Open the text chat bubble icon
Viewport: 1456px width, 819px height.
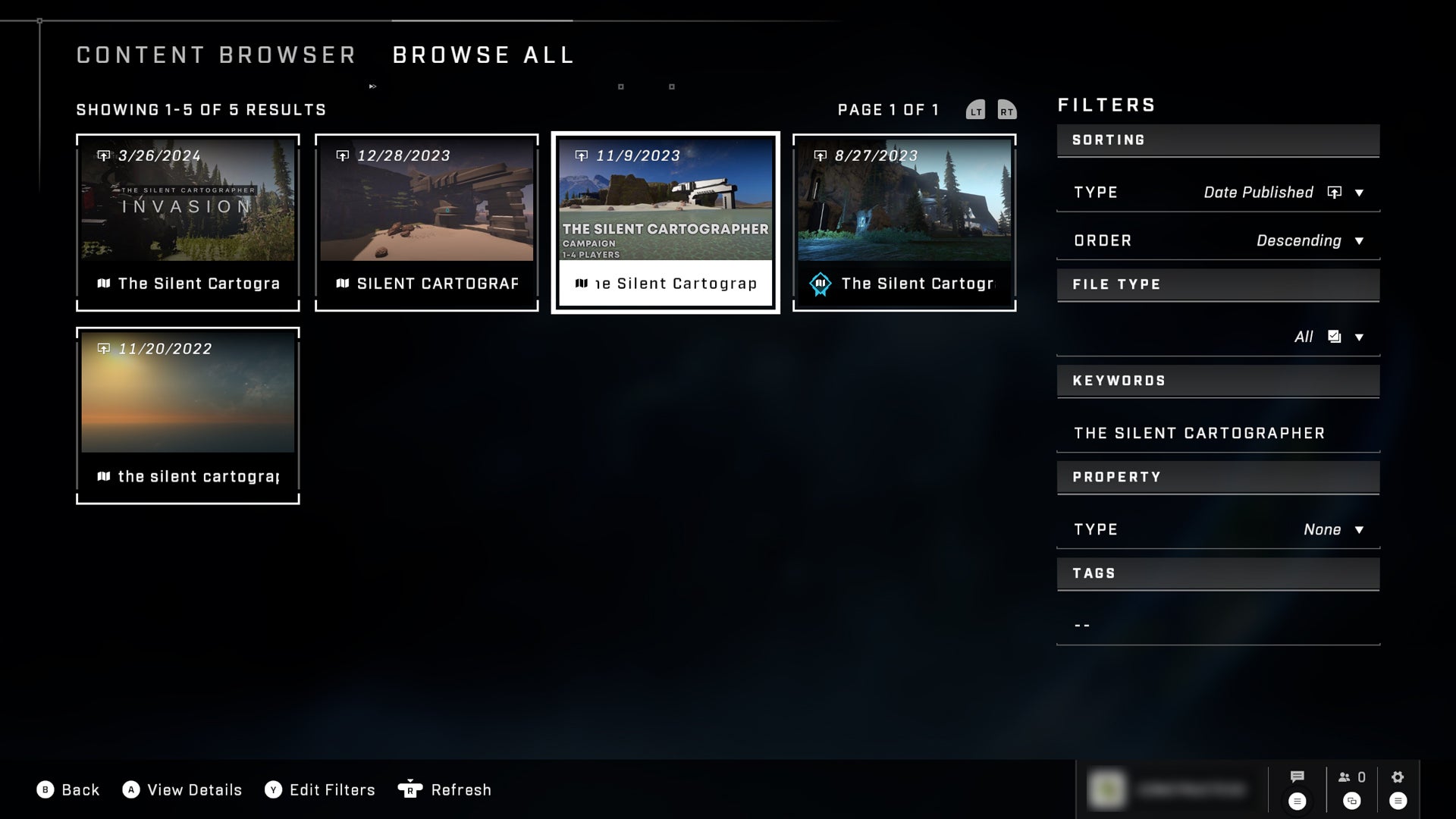pos(1297,777)
